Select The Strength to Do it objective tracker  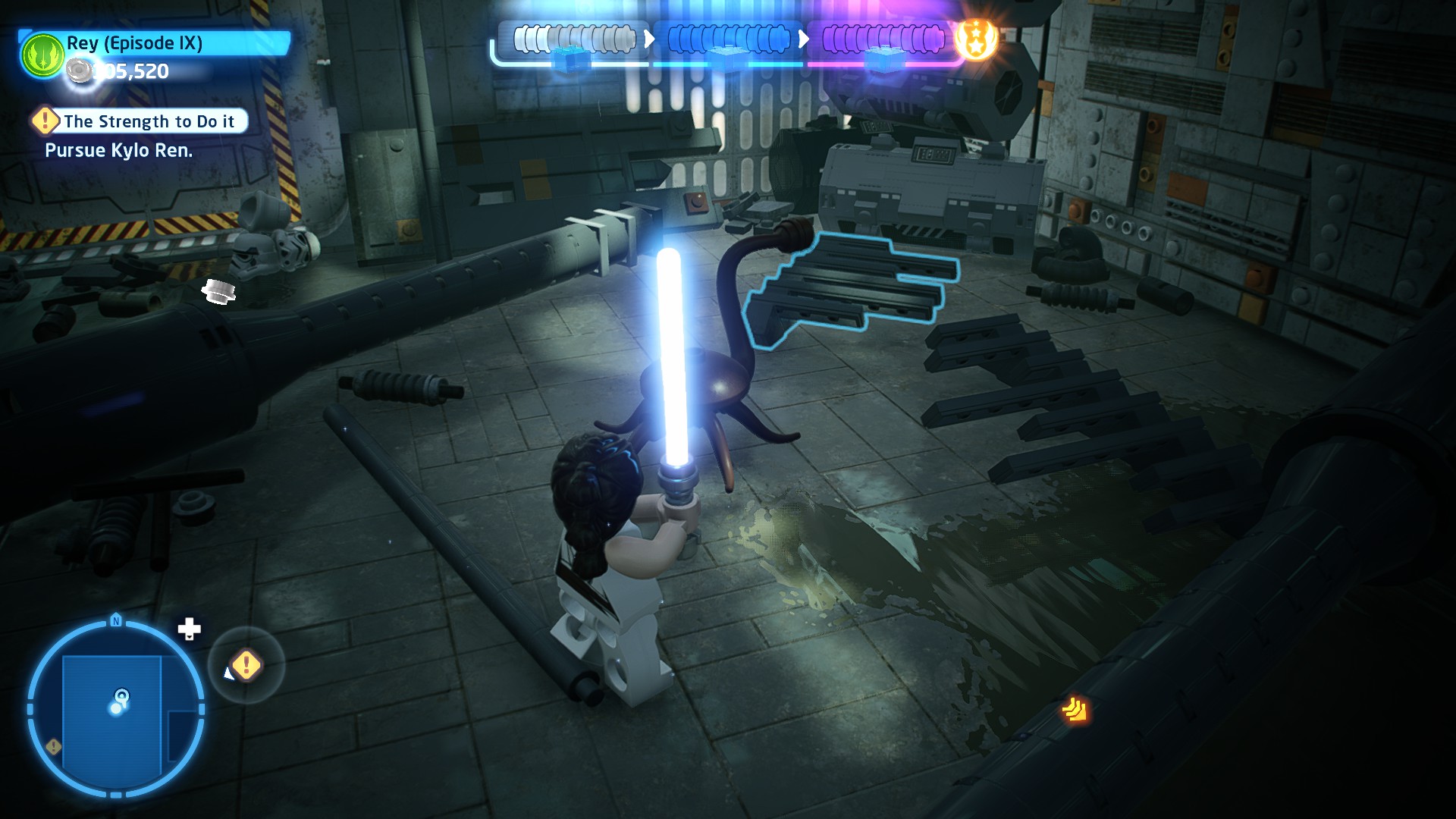pos(141,121)
